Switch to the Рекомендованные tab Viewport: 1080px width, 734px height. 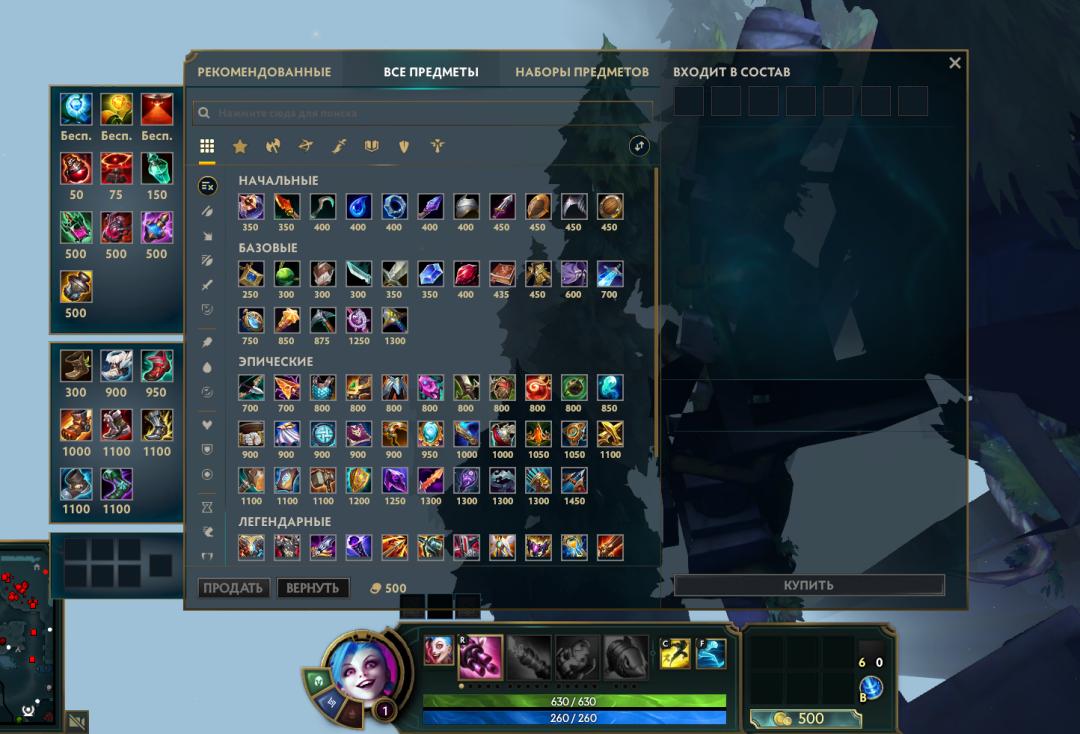[264, 72]
